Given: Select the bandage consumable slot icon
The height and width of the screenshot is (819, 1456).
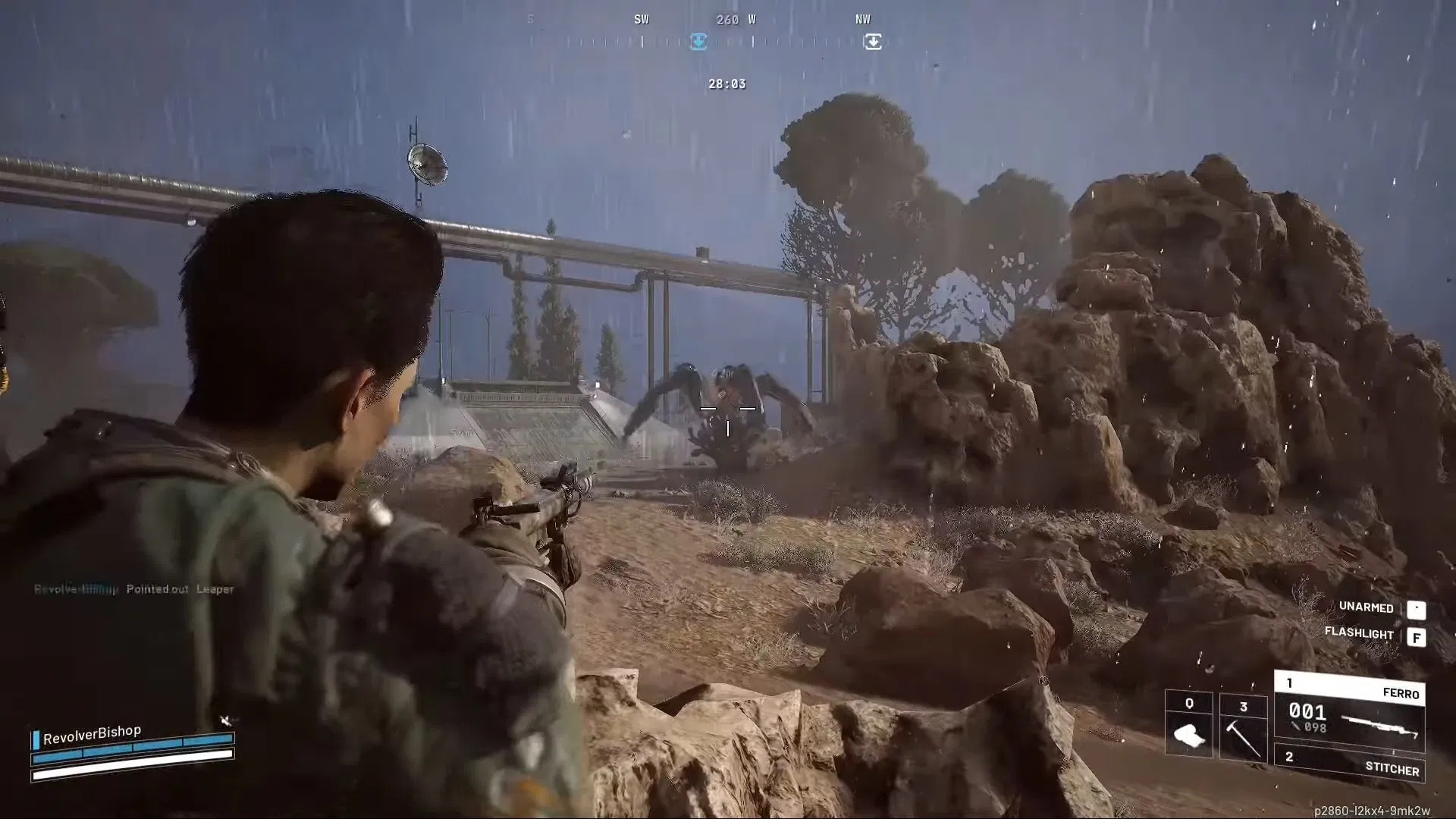Looking at the screenshot, I should [1189, 735].
